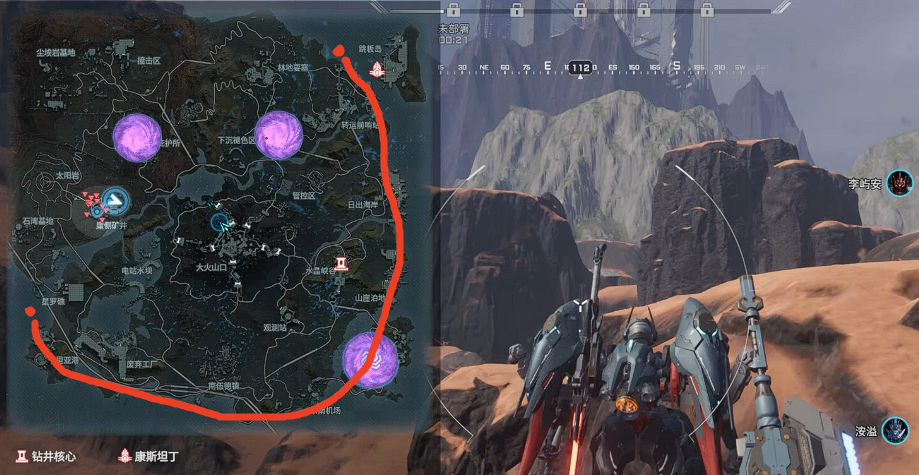Select teammate 李屿安's portrait
The image size is (919, 475).
coord(899,183)
